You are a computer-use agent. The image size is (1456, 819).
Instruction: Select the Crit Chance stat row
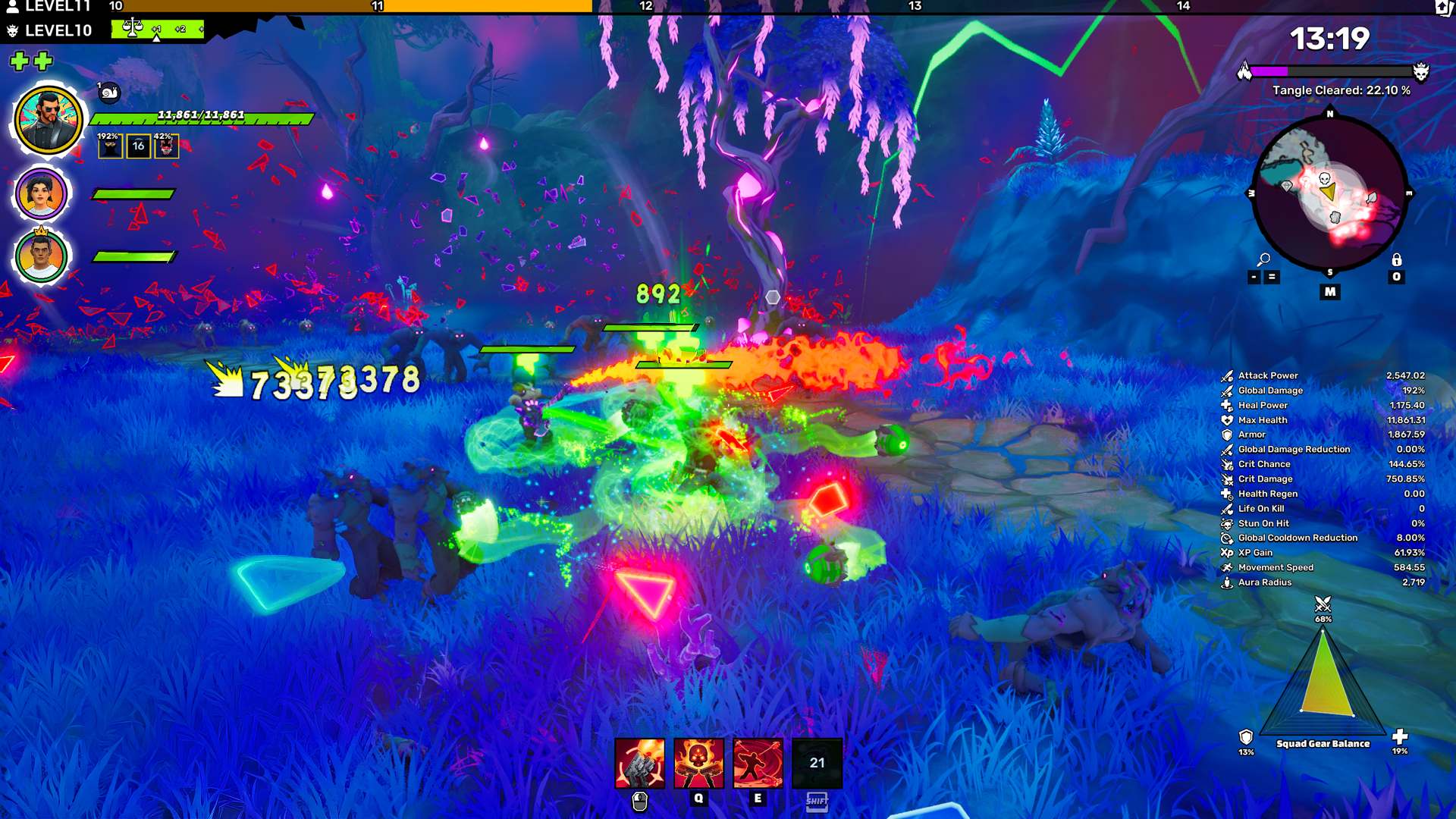[x=1323, y=464]
